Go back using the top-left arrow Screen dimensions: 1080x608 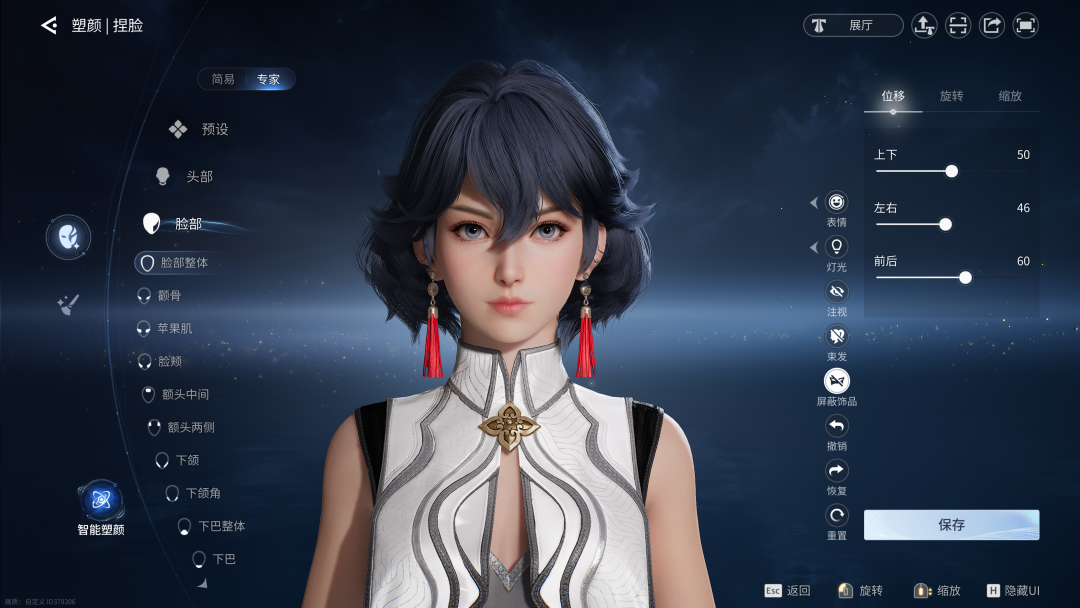tap(48, 25)
